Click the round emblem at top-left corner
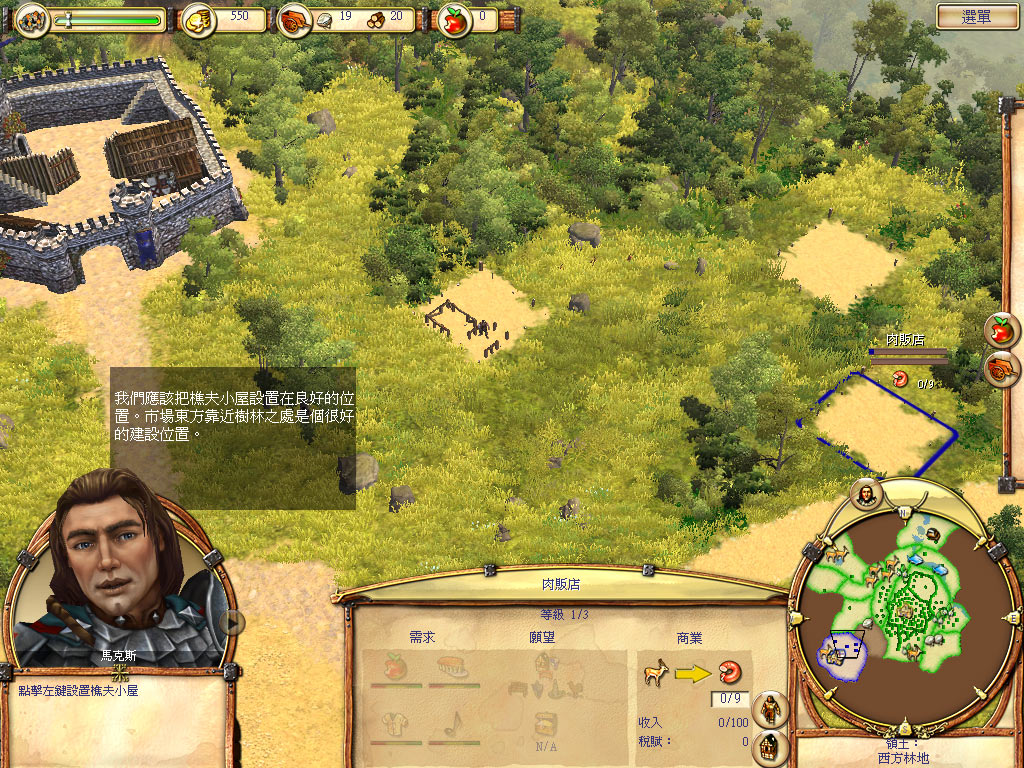The height and width of the screenshot is (768, 1024). [x=33, y=19]
